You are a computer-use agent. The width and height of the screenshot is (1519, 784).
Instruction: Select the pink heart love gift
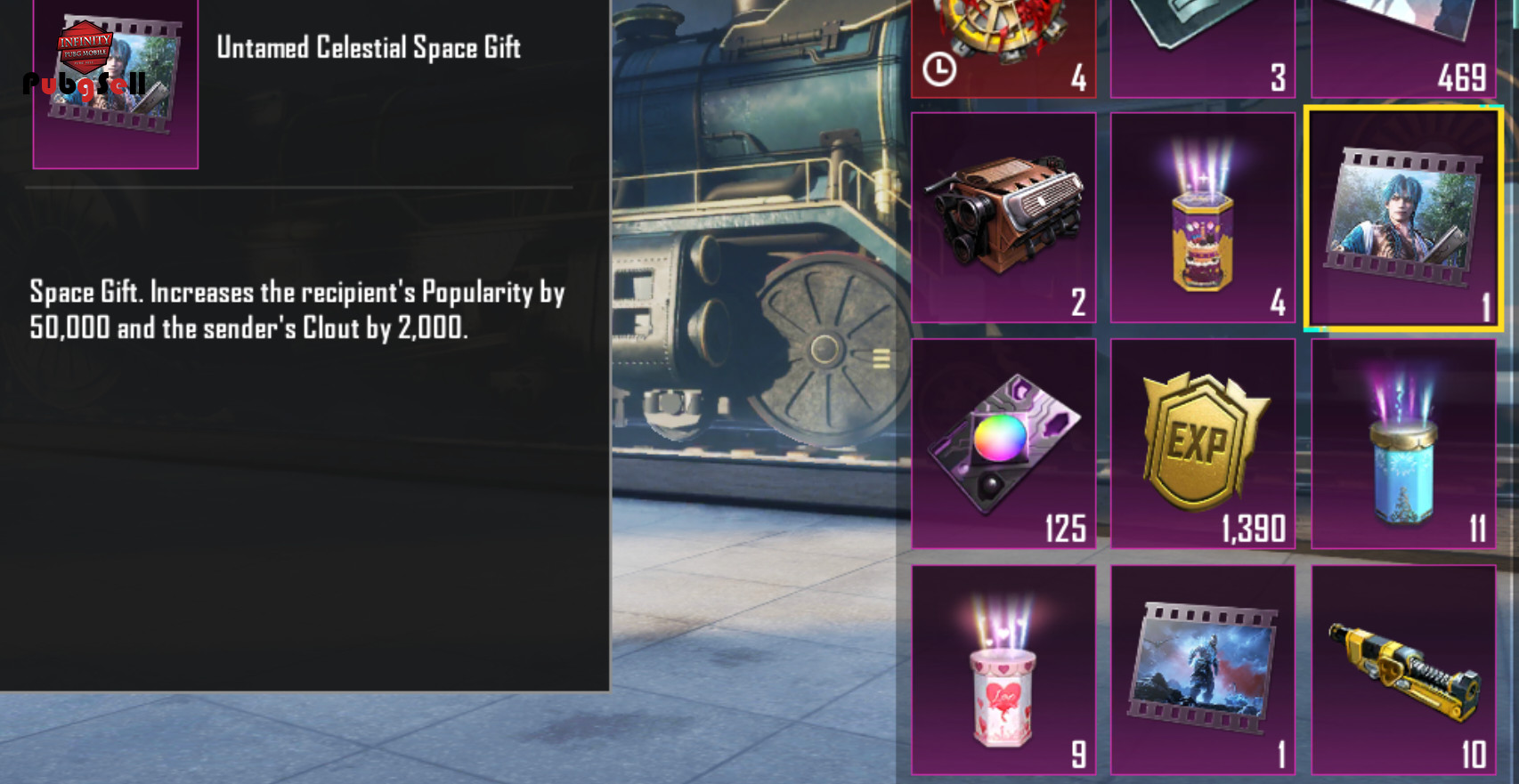(x=1003, y=669)
